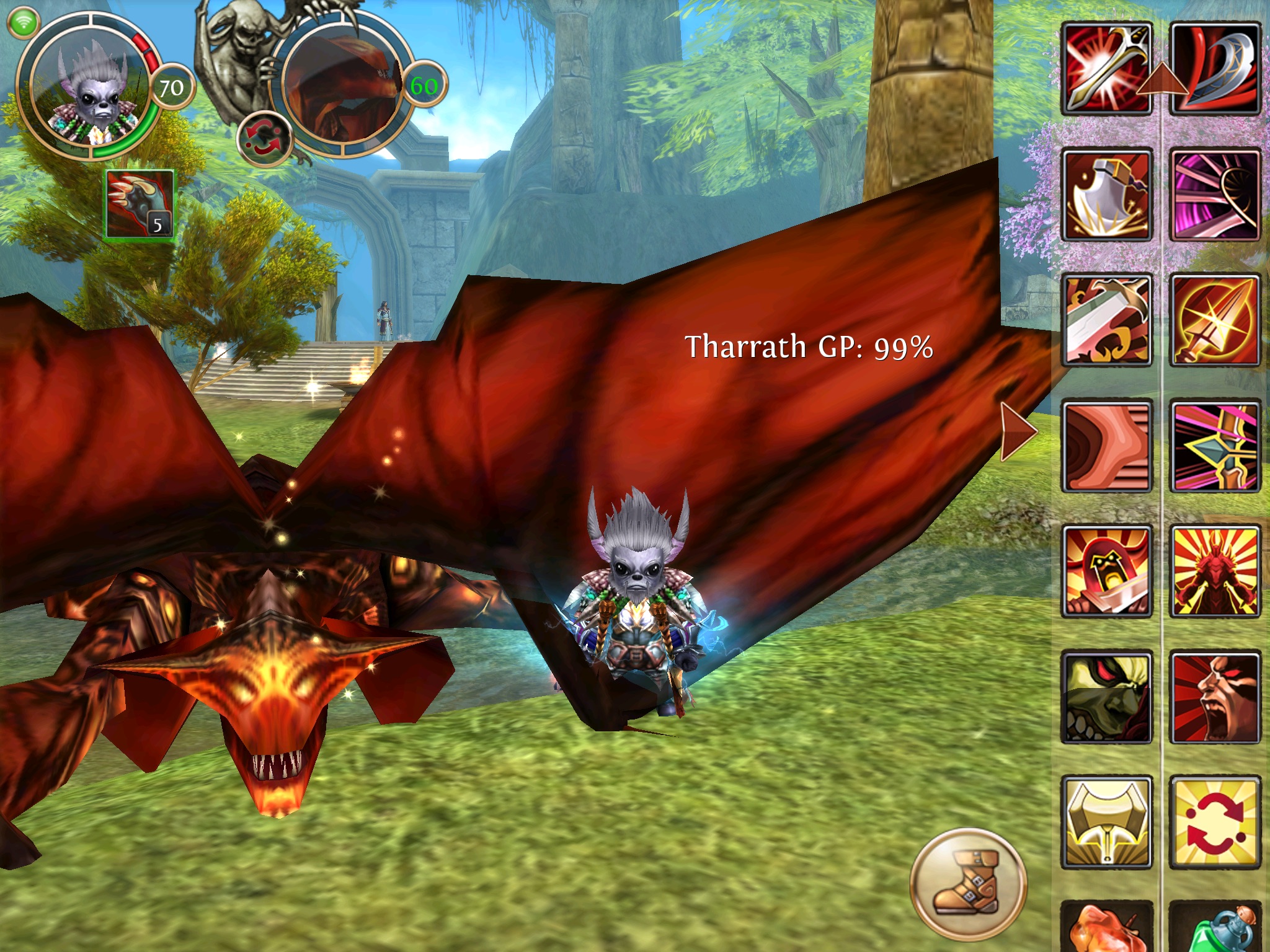
Task: Trigger the axe chop ability
Action: (1107, 195)
